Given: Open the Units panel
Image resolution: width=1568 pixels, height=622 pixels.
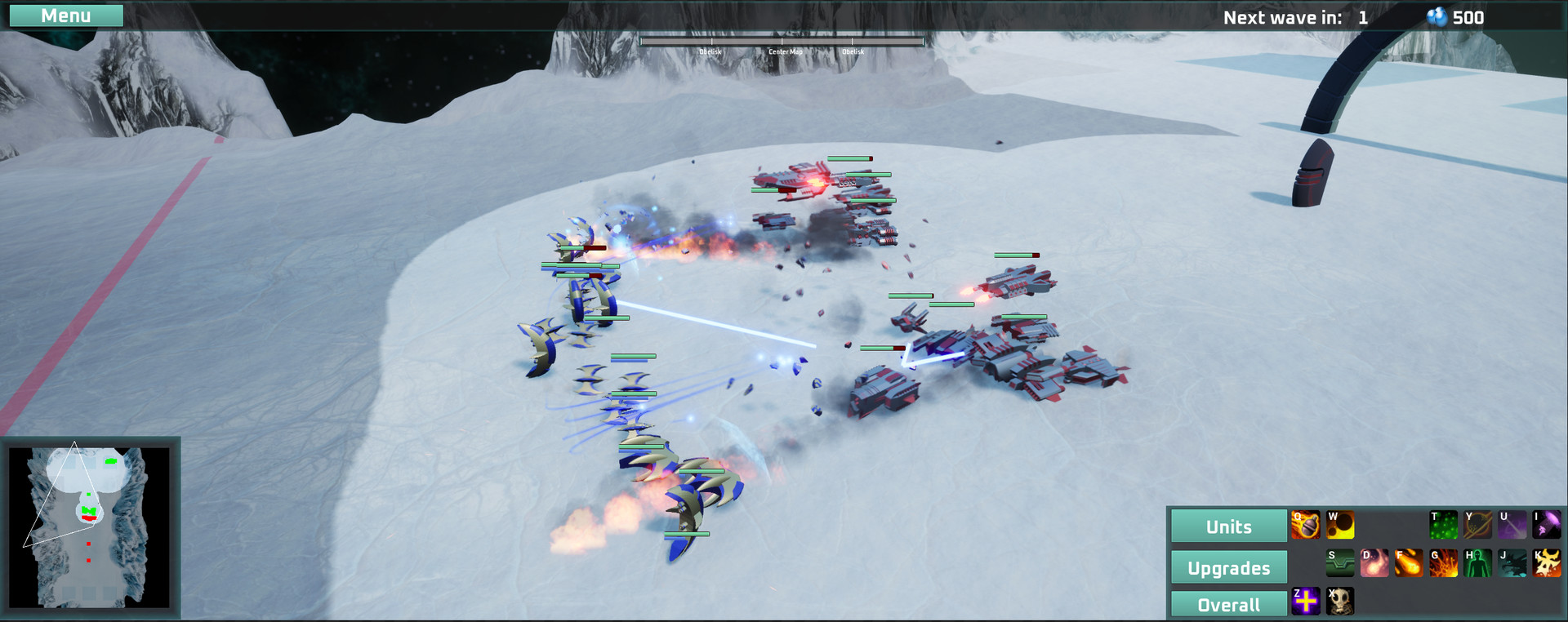Looking at the screenshot, I should tap(1228, 526).
